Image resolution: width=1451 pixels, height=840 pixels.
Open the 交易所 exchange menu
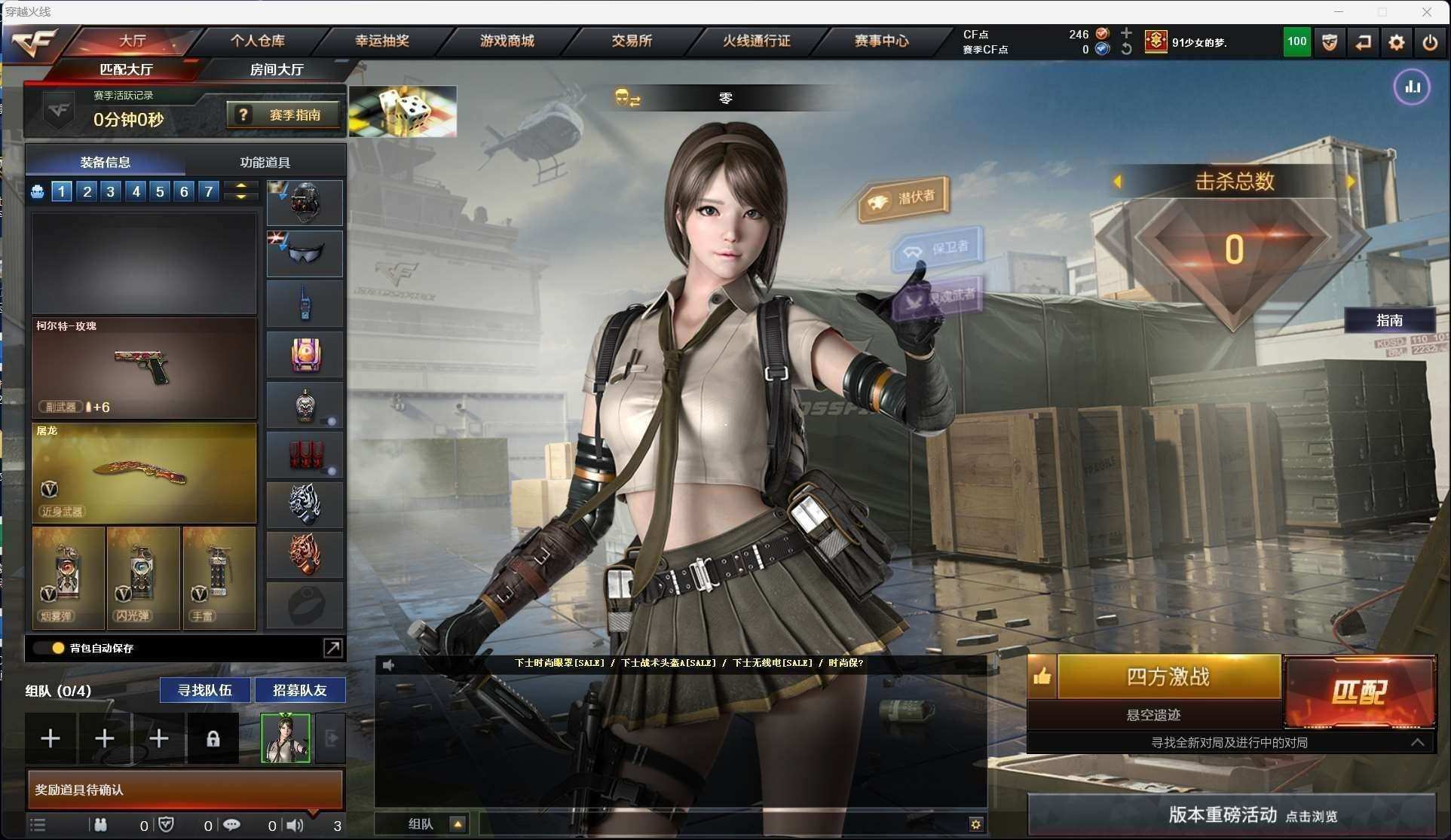(631, 41)
